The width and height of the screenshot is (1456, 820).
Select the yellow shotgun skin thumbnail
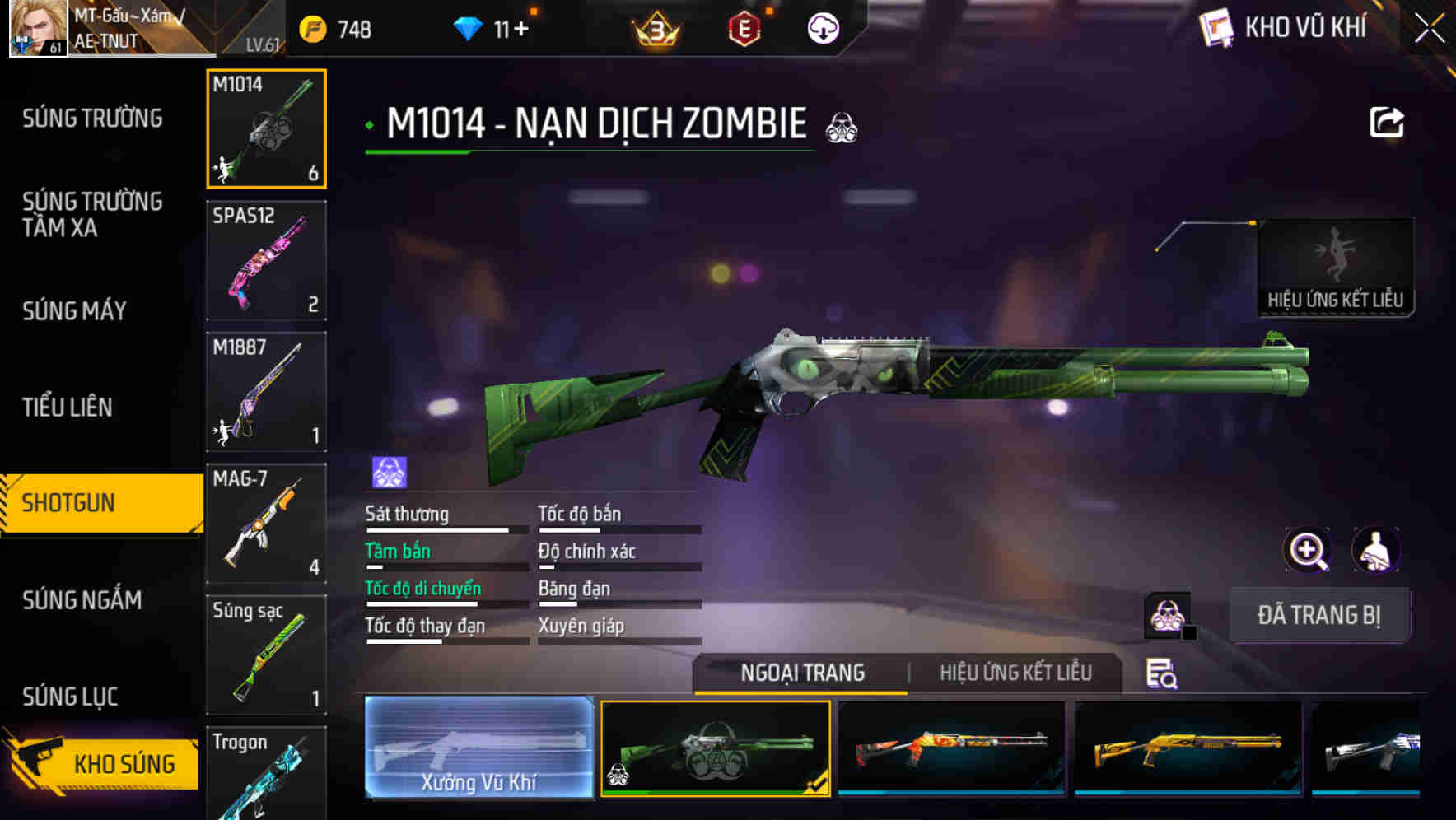click(x=1187, y=748)
